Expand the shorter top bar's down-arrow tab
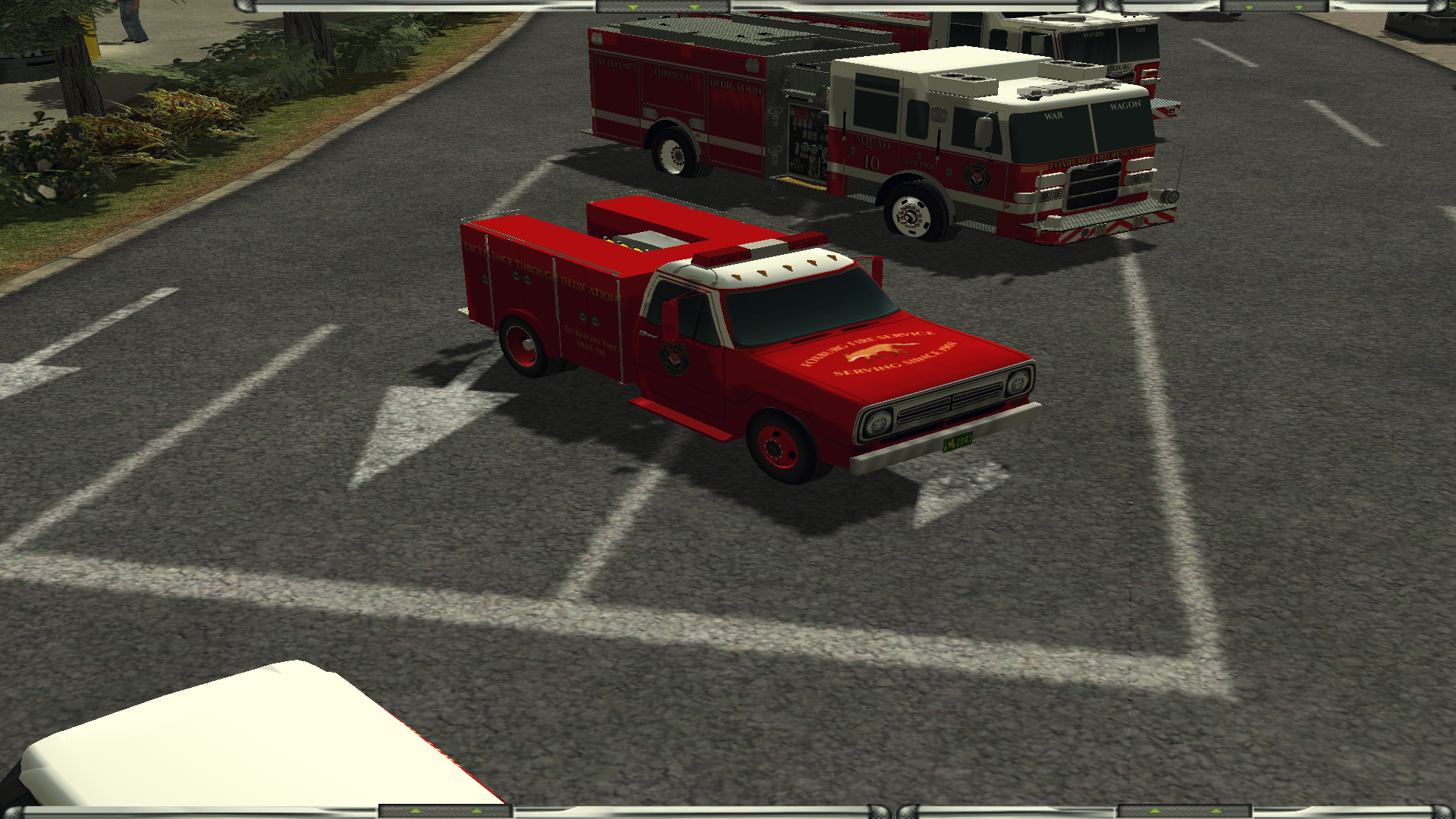 [x=1274, y=7]
